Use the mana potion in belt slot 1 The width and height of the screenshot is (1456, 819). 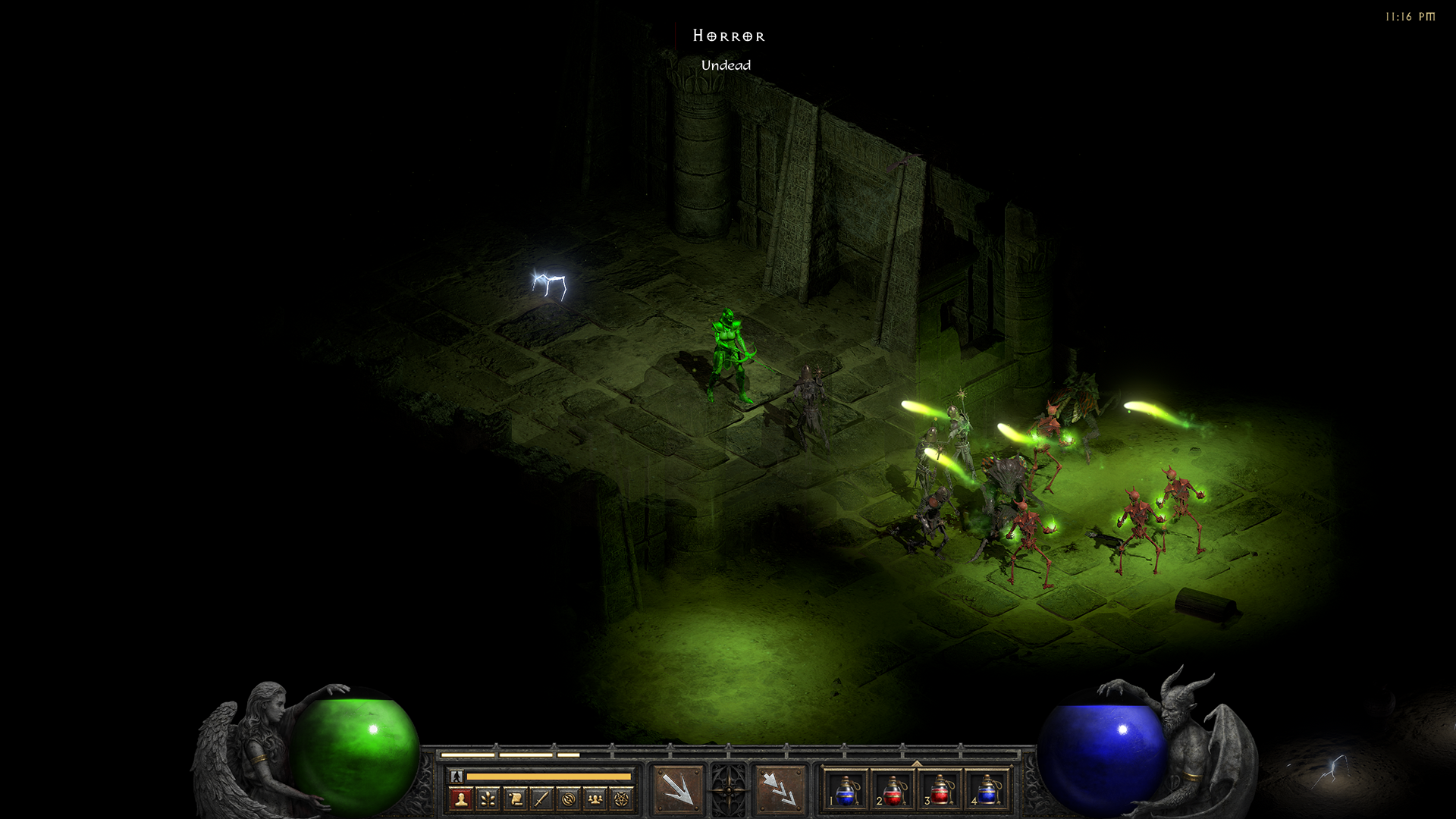(846, 790)
